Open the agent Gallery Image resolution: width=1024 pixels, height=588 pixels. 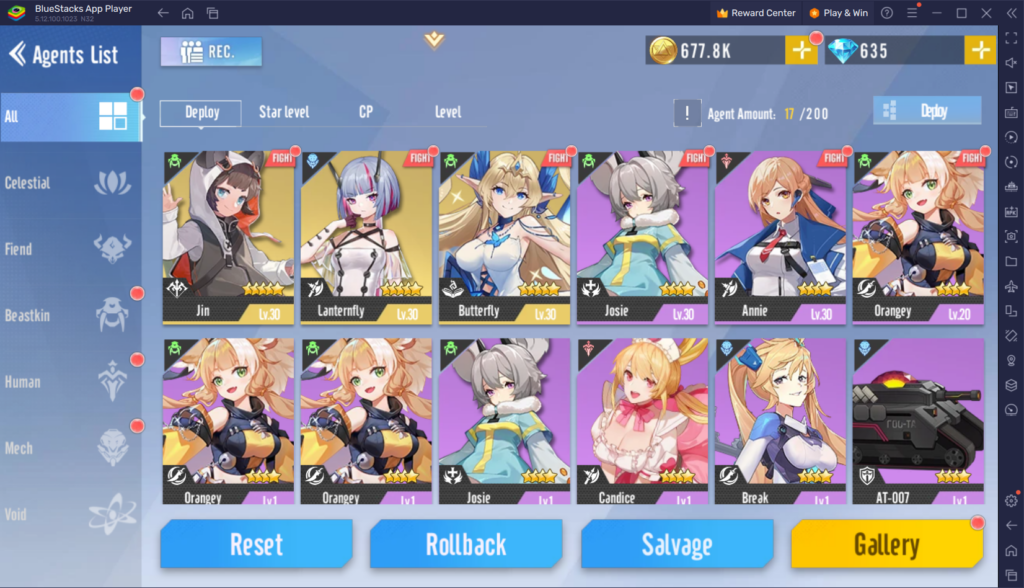(886, 545)
